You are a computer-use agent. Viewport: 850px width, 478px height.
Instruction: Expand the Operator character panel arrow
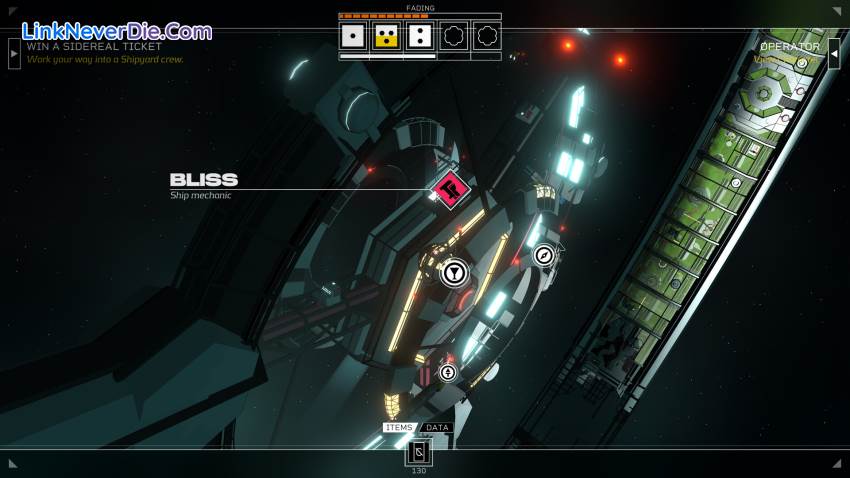point(834,53)
